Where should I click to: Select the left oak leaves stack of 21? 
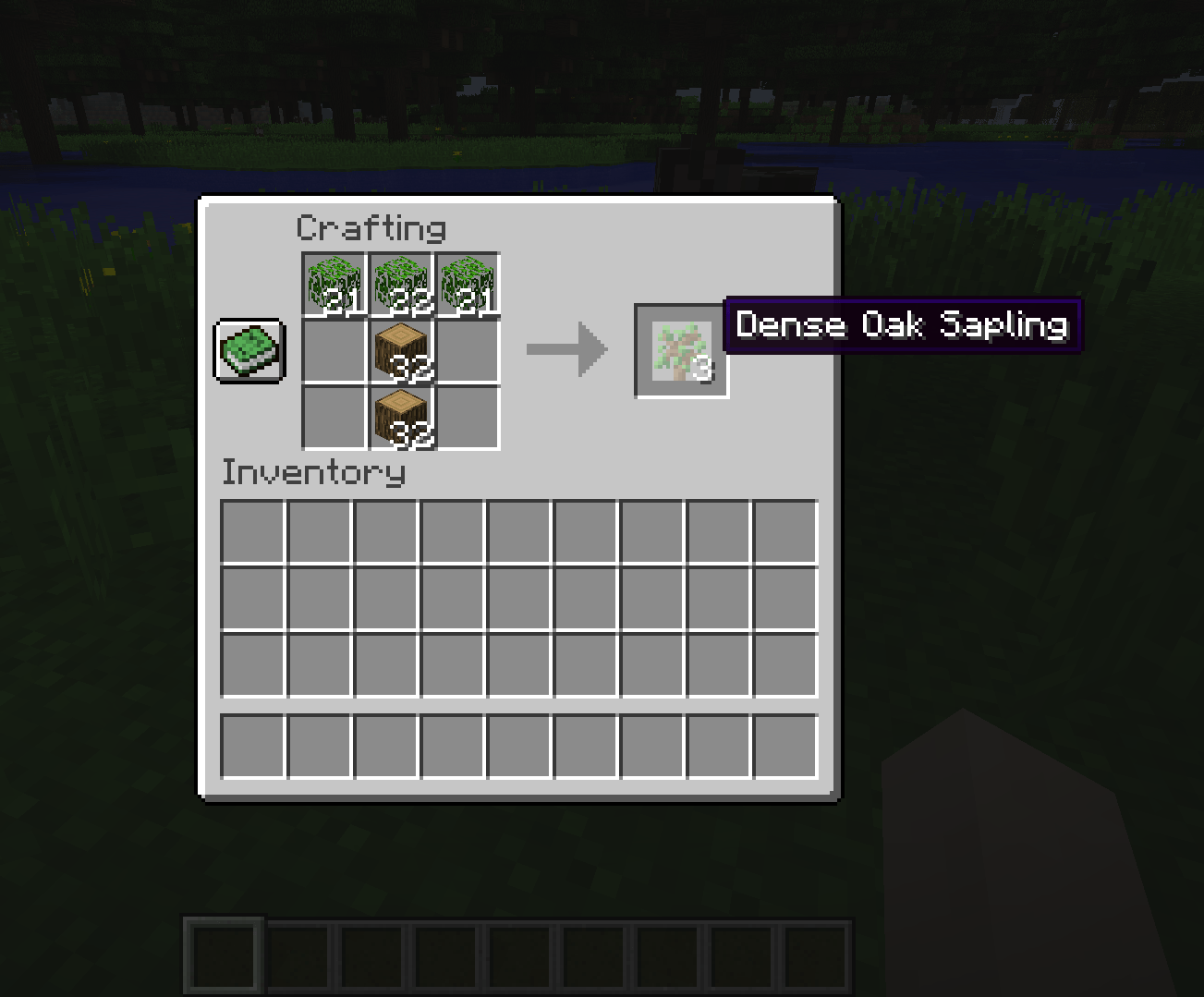pos(334,282)
